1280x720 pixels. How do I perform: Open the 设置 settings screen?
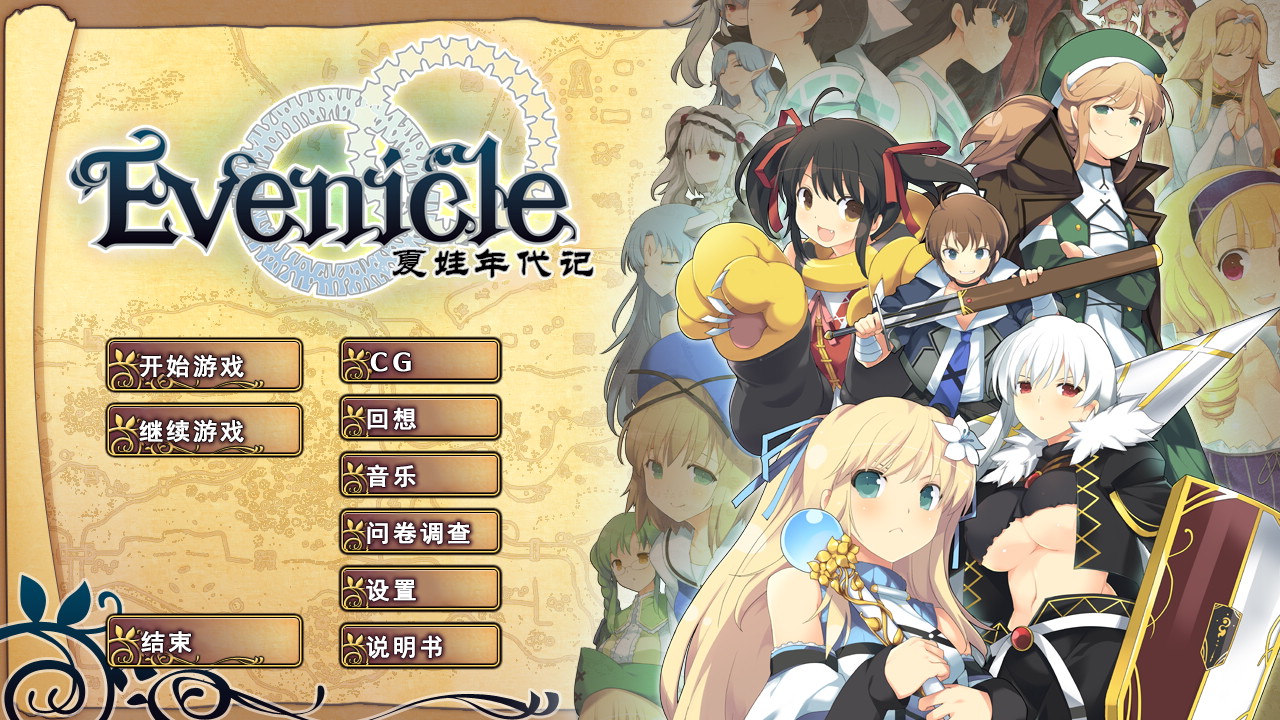point(420,591)
